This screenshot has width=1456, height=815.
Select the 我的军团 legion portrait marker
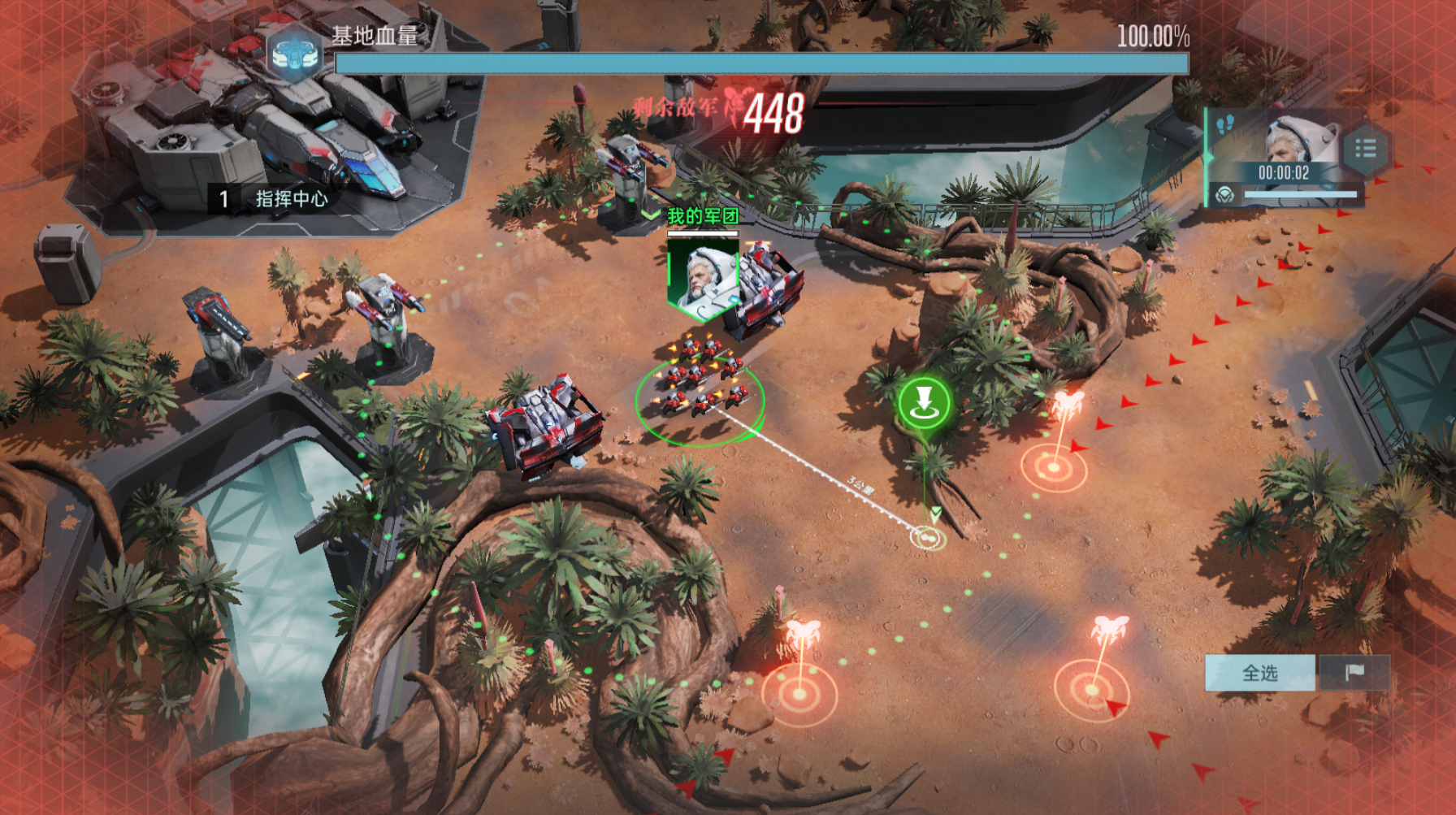point(702,276)
